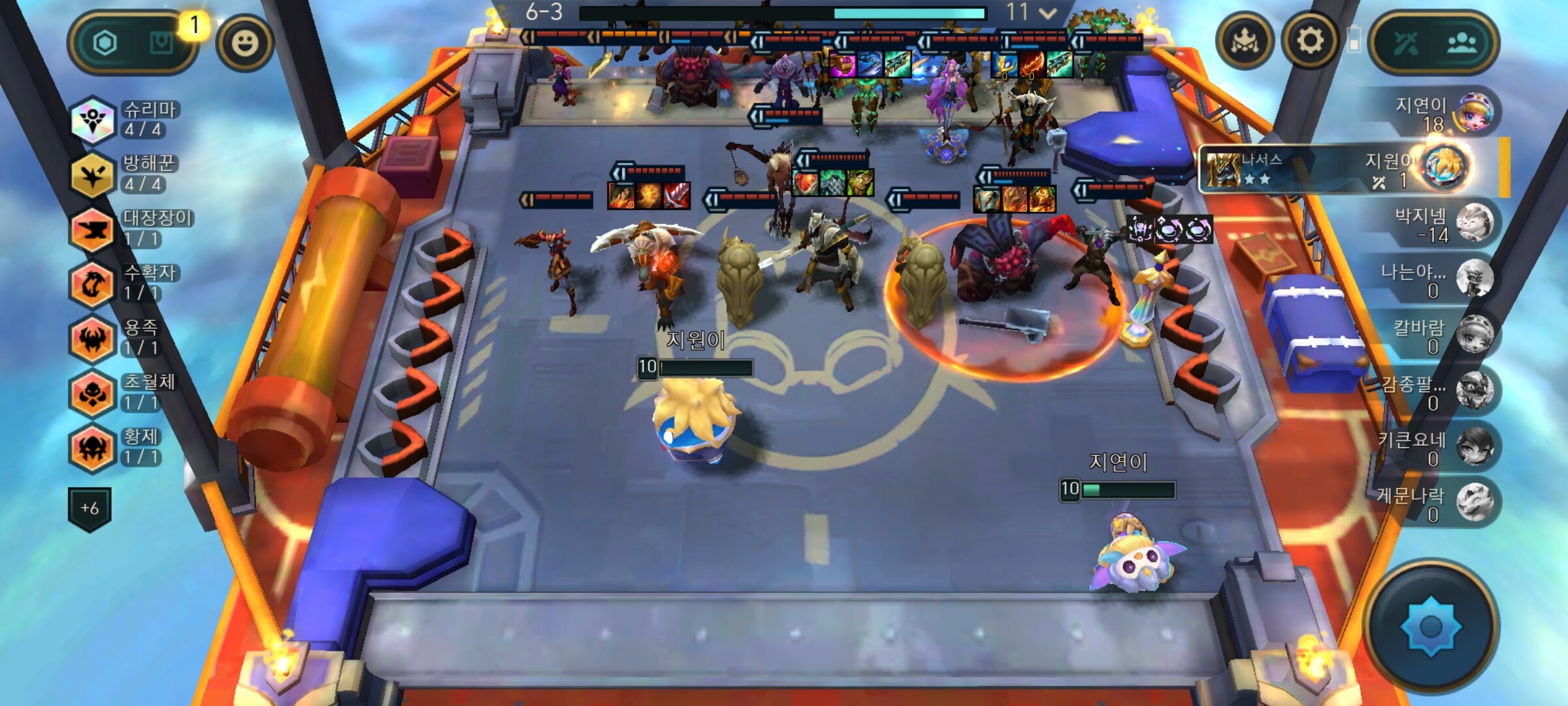Open the hexagon augment panel tab
The width and height of the screenshot is (1568, 706).
(105, 43)
